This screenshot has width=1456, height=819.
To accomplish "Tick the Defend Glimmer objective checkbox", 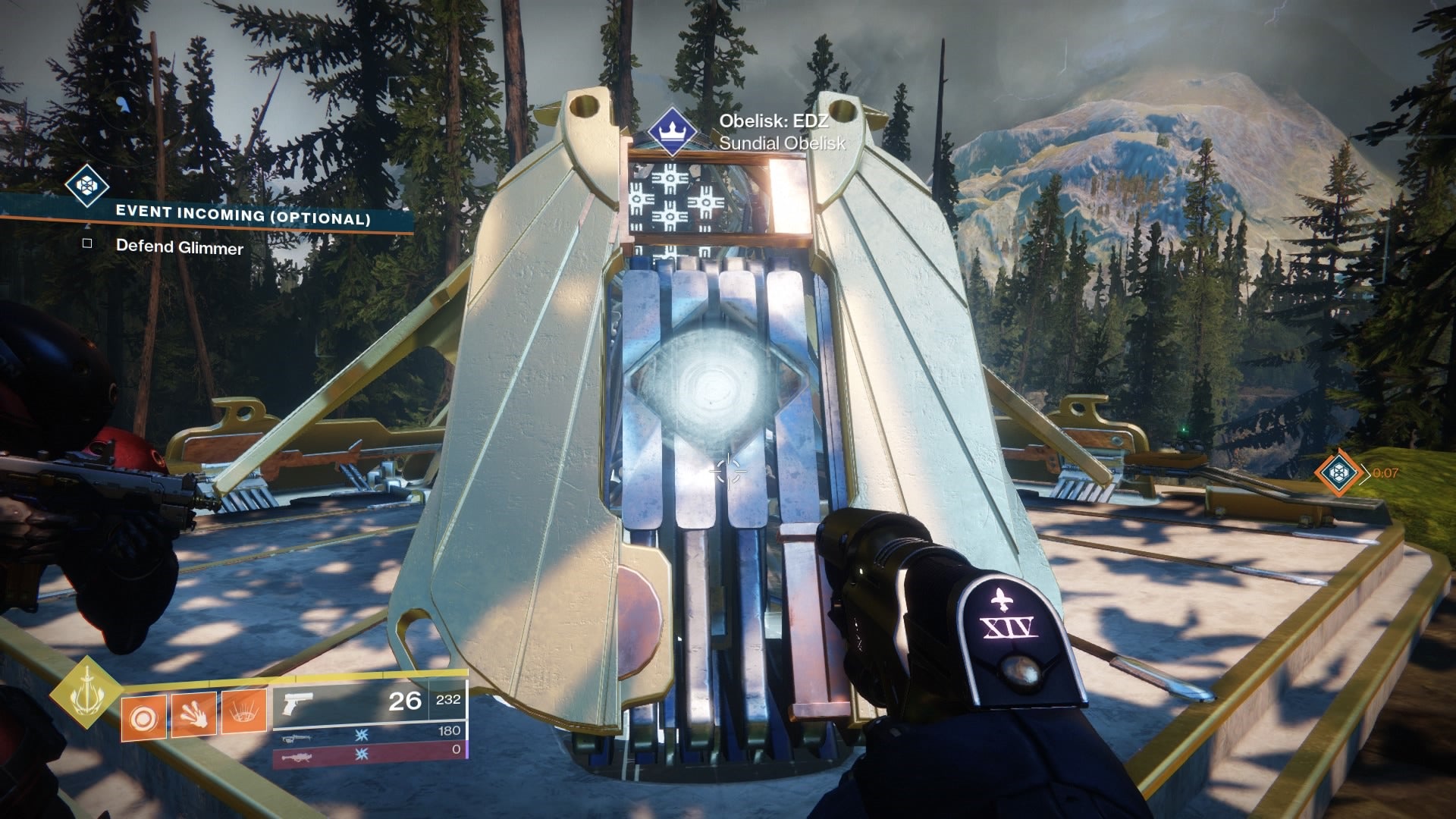I will (87, 243).
